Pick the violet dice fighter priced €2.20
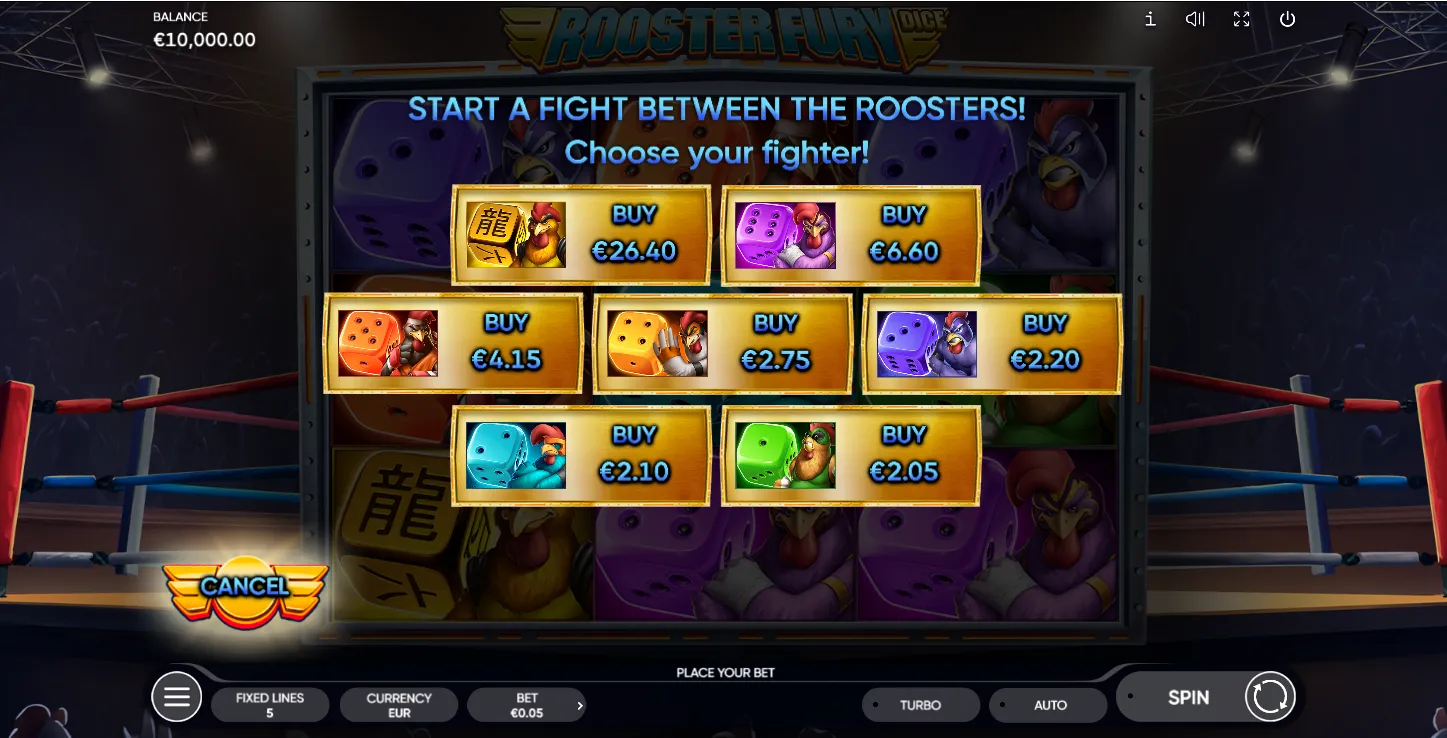1447x738 pixels. click(x=992, y=343)
